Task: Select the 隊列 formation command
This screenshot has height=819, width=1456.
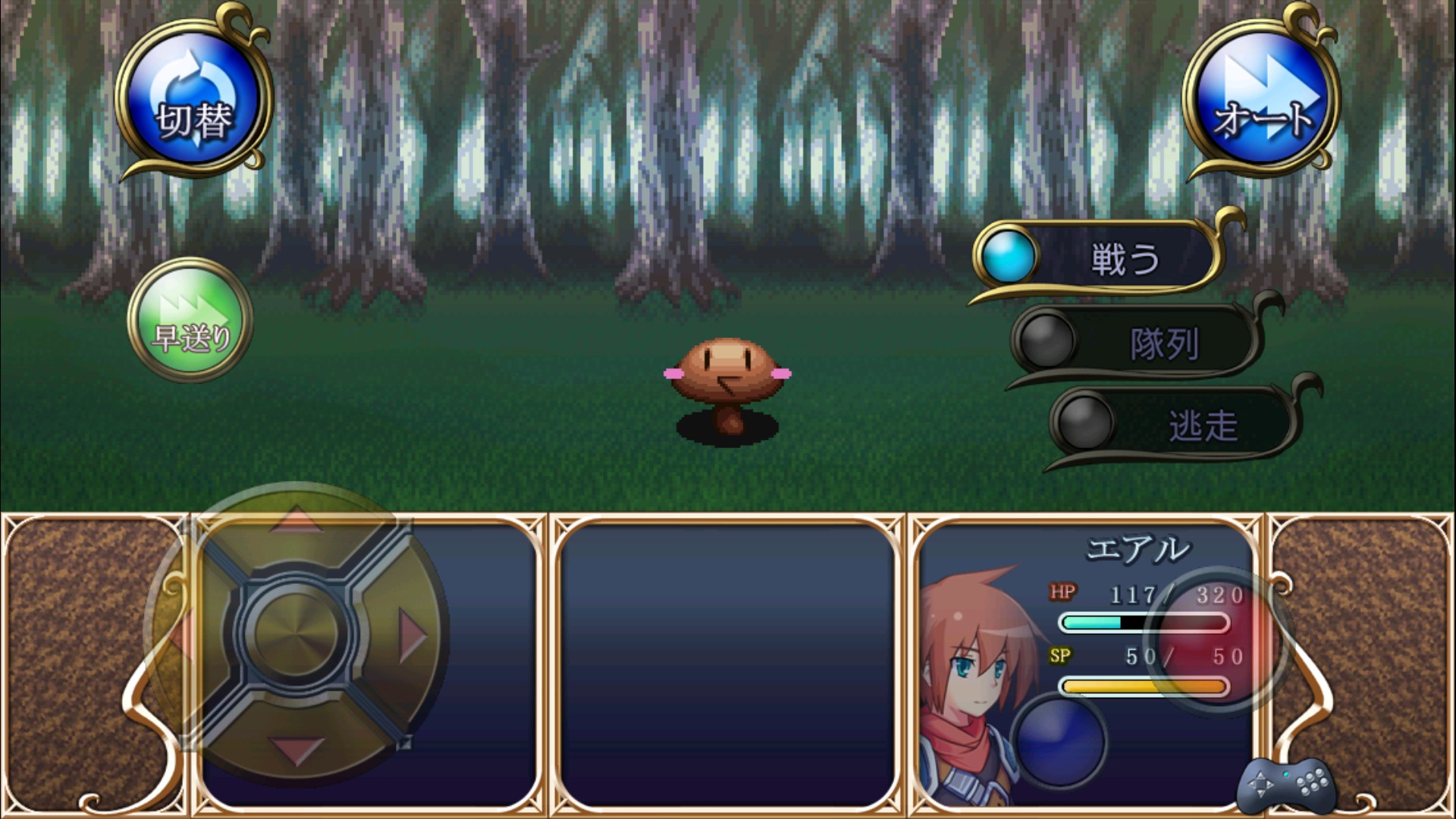Action: 1137,344
